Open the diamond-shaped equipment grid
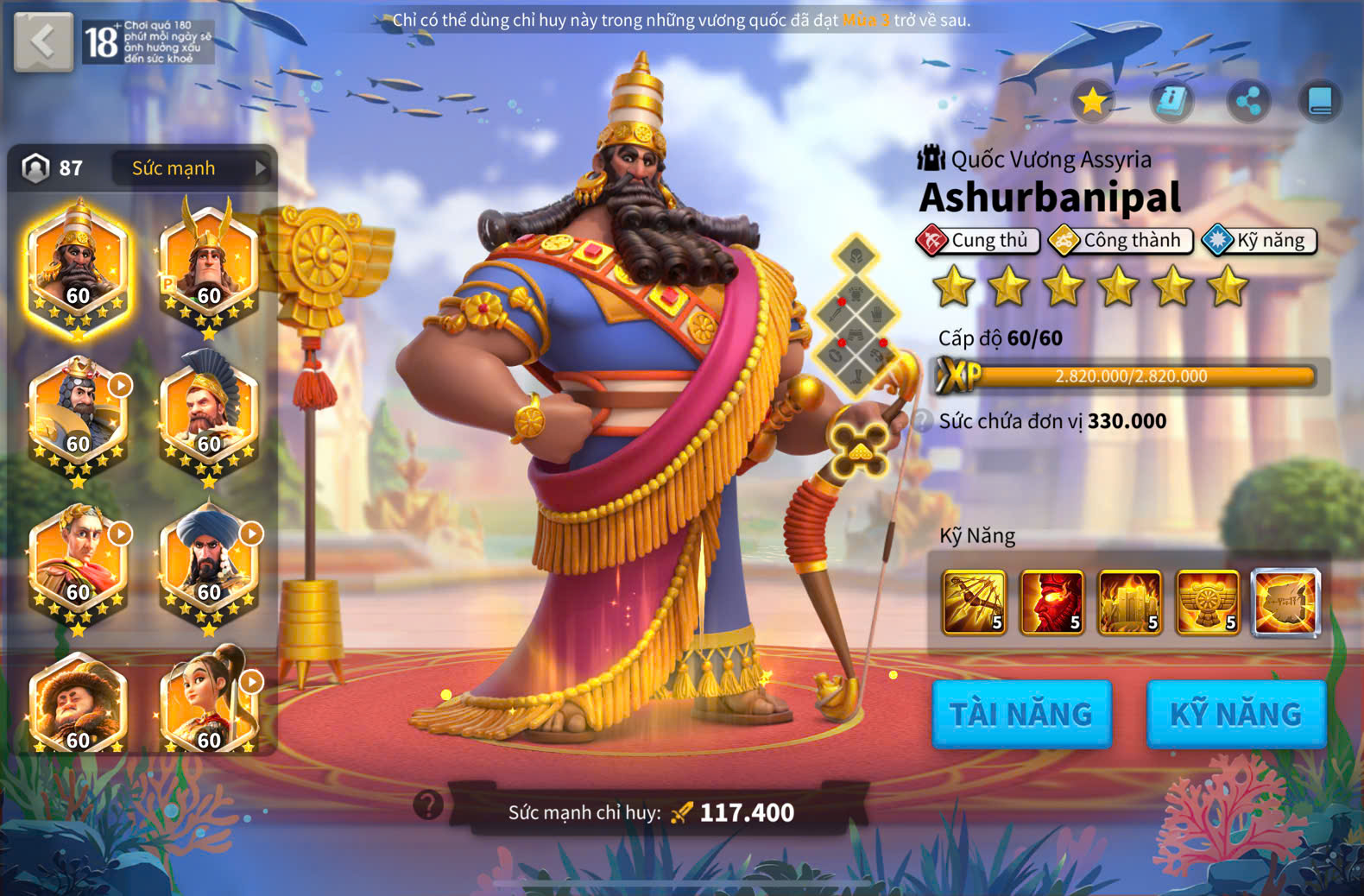 click(856, 317)
